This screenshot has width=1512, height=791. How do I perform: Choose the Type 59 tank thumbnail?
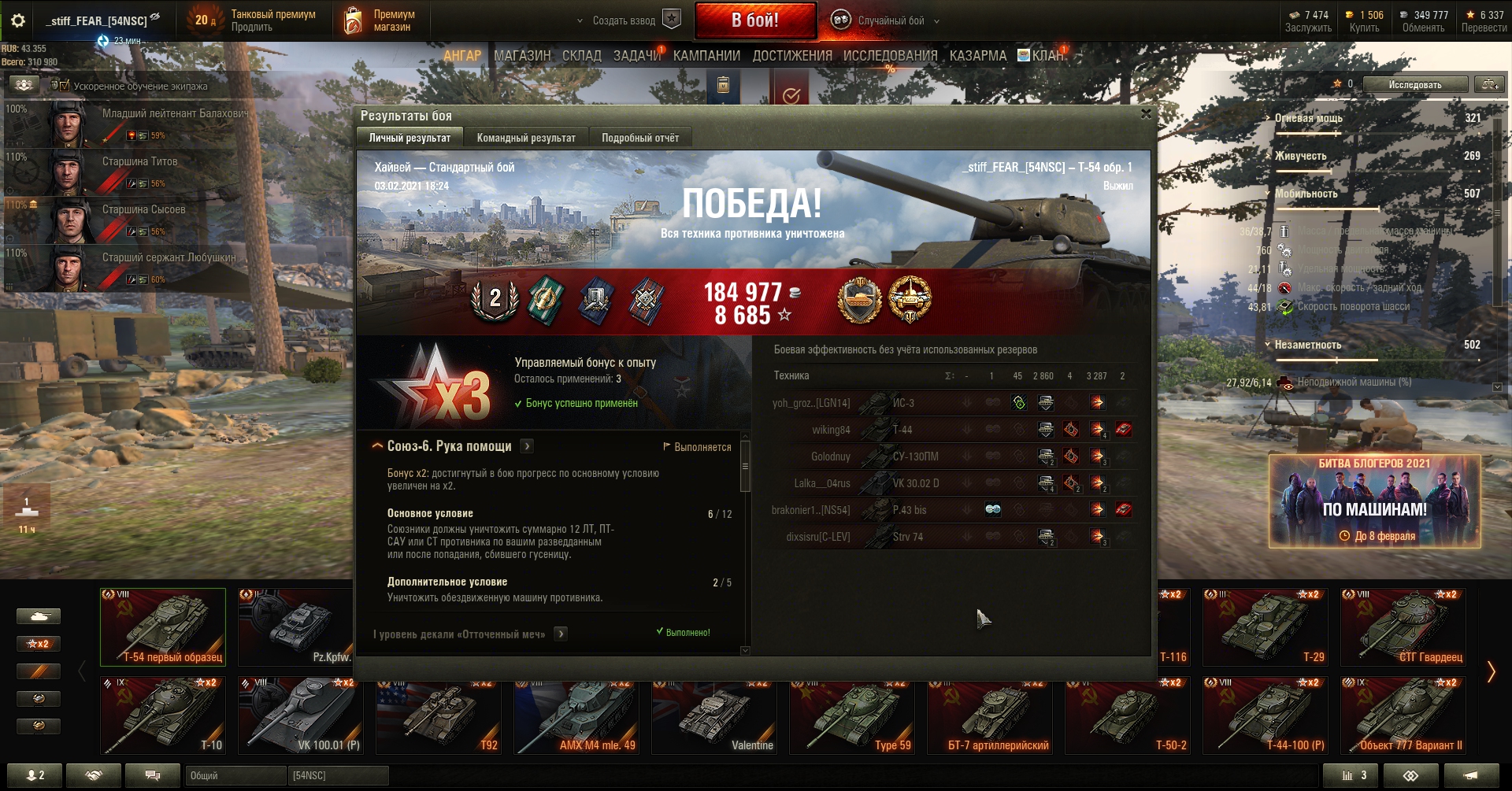point(851,716)
